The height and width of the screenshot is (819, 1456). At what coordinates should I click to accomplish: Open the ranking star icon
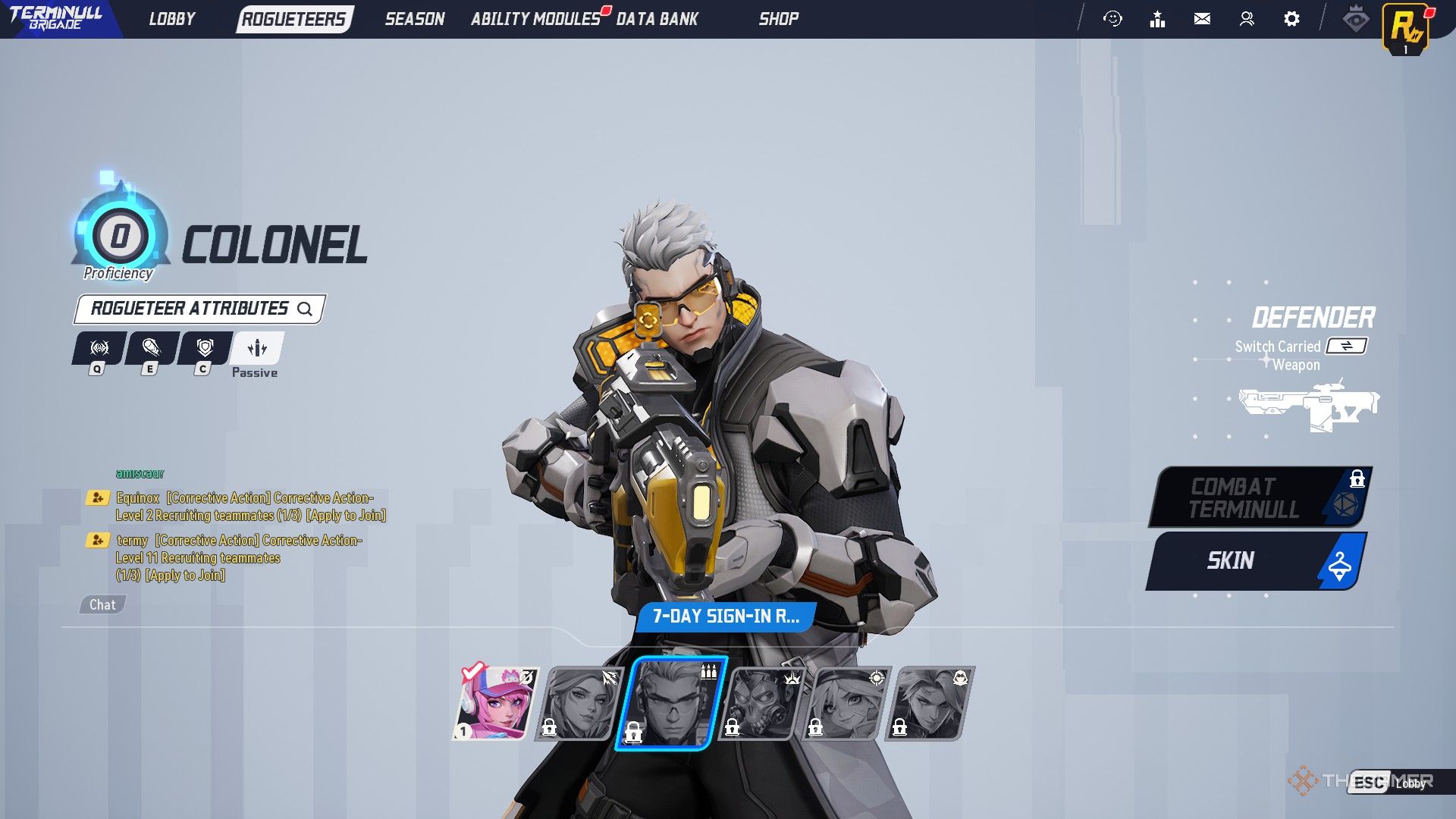point(1158,19)
